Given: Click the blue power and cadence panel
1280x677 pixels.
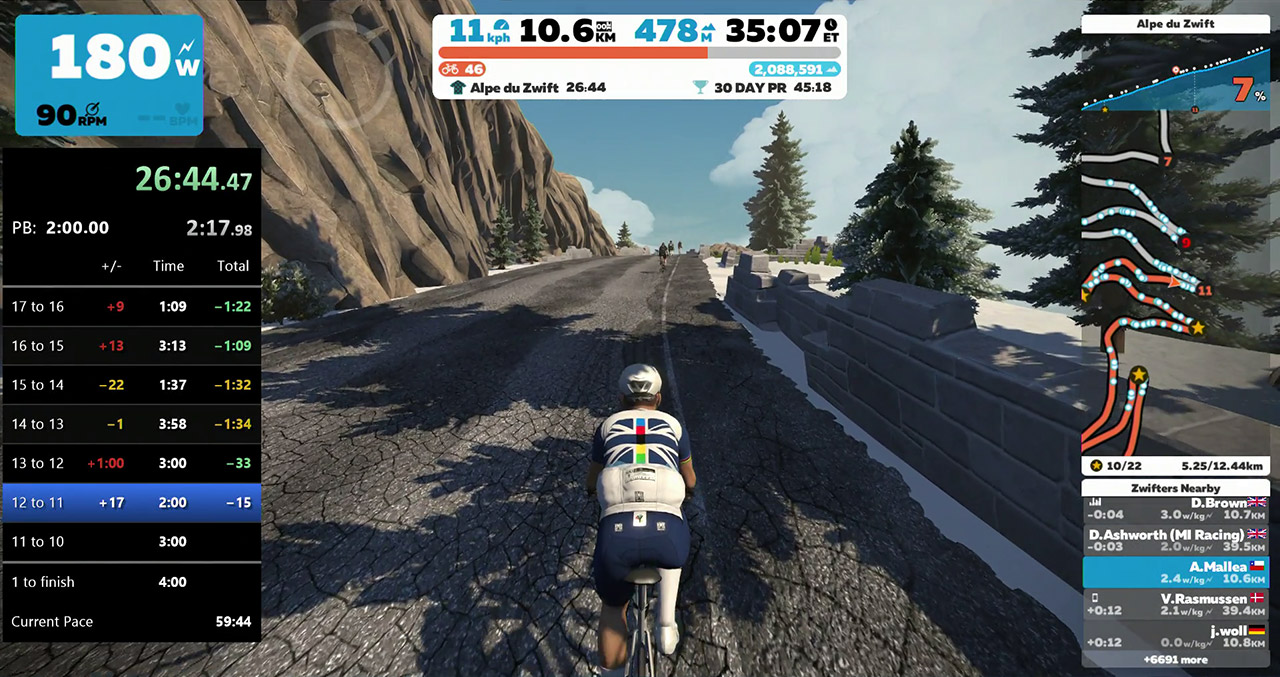Looking at the screenshot, I should tap(109, 75).
